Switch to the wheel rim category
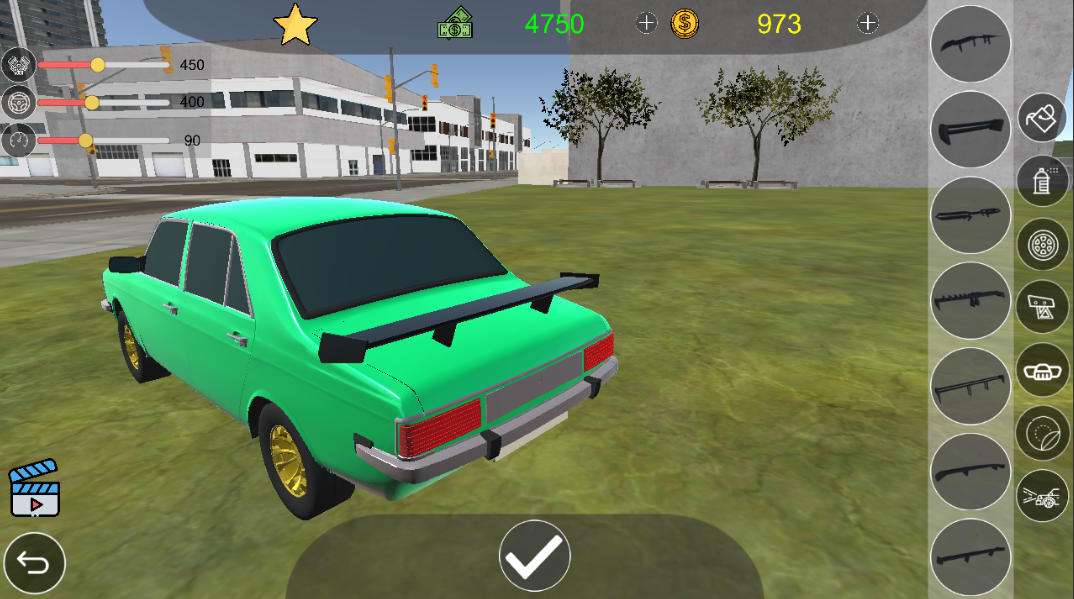The image size is (1074, 599). tap(1043, 244)
